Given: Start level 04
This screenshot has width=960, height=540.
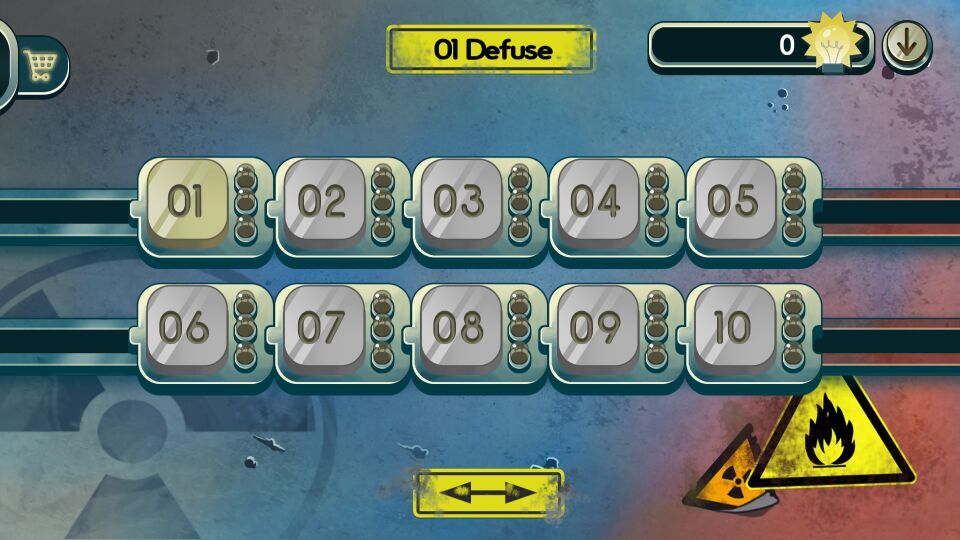Looking at the screenshot, I should [x=596, y=202].
